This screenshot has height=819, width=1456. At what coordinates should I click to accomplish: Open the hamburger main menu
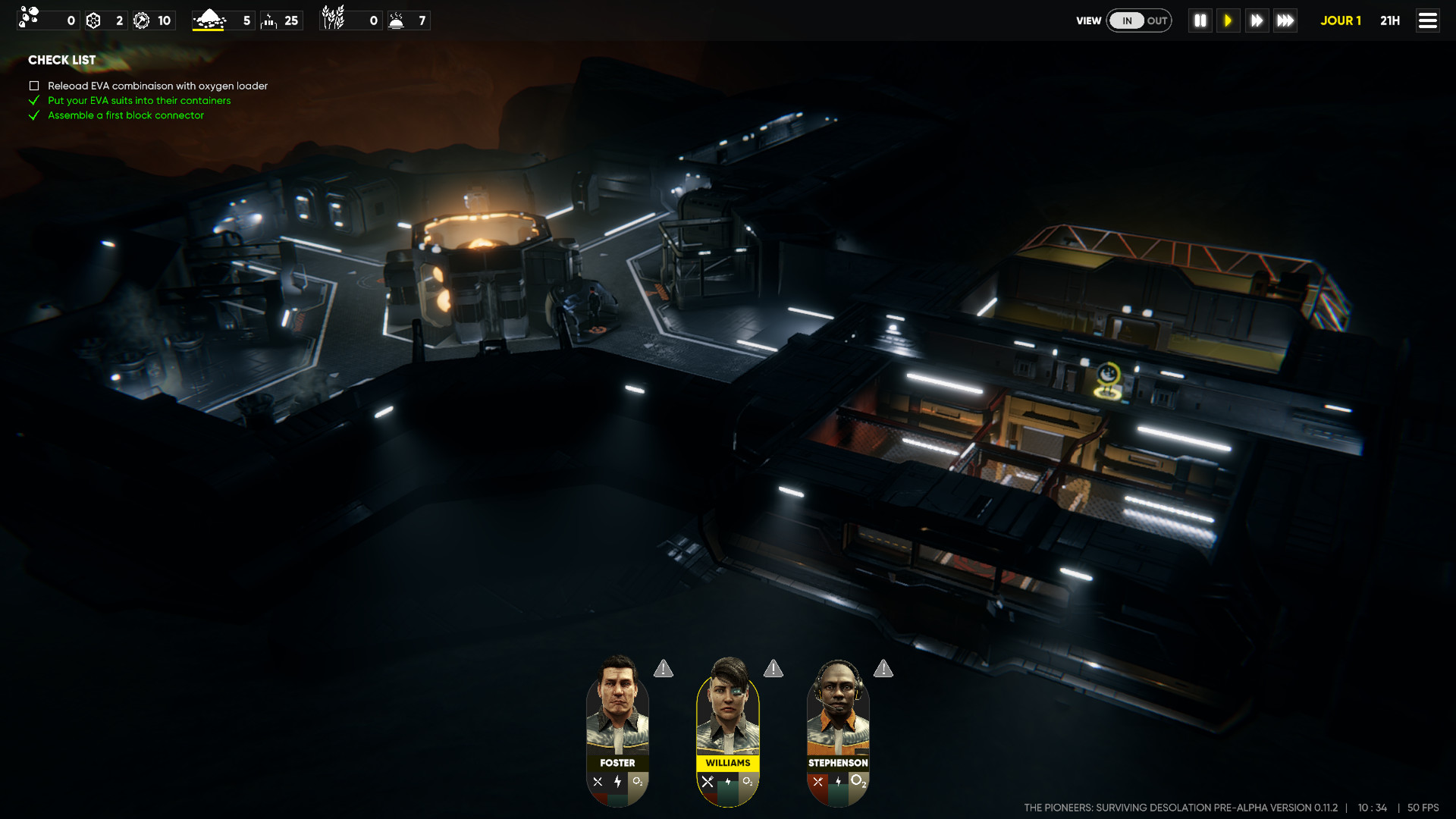point(1427,20)
